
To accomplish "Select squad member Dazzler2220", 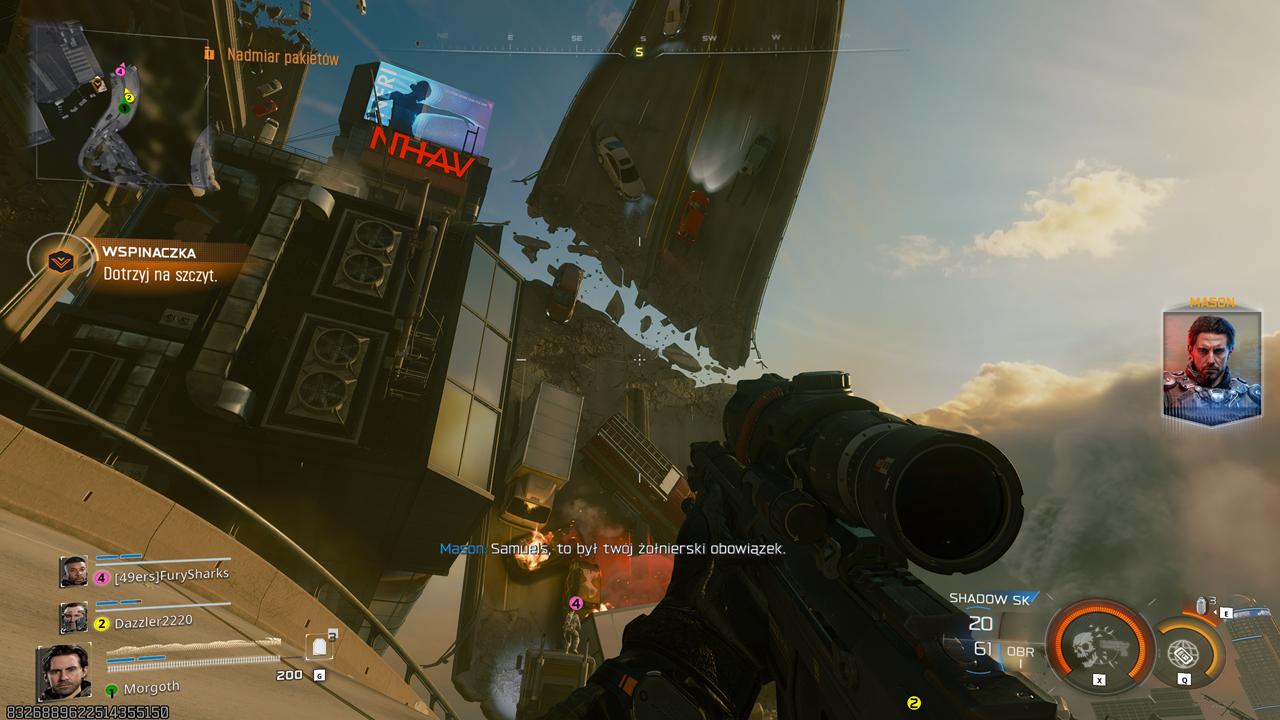I will click(x=152, y=621).
